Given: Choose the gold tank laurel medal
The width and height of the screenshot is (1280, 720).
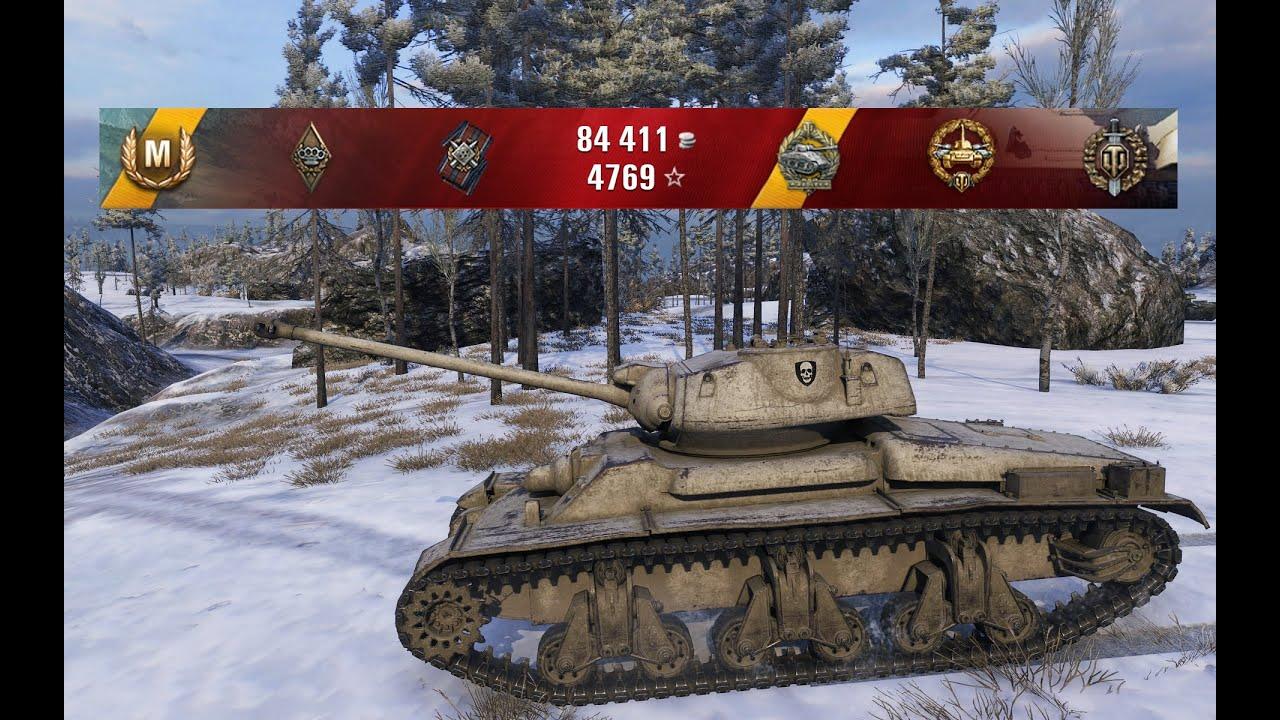Looking at the screenshot, I should tap(961, 156).
